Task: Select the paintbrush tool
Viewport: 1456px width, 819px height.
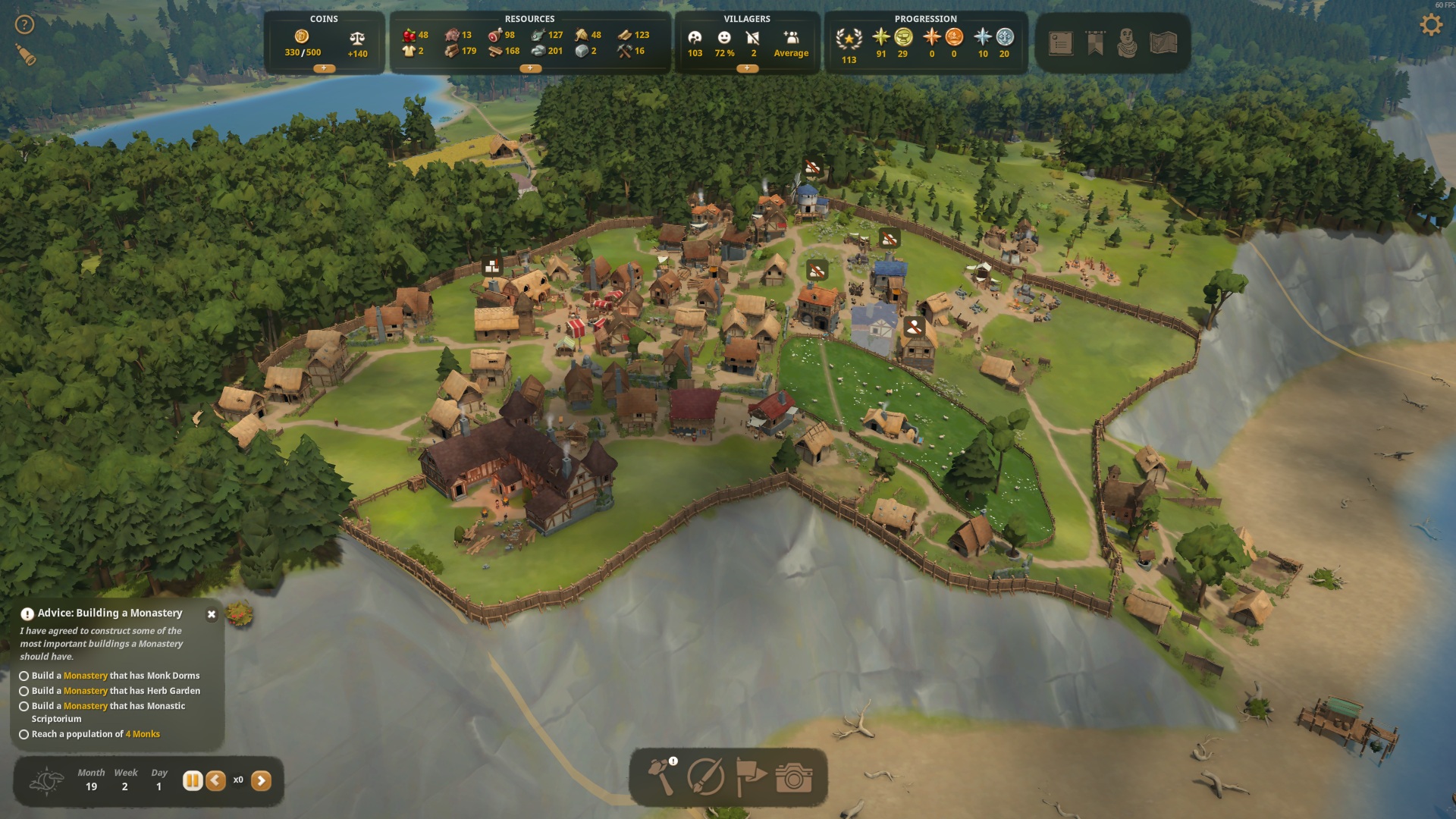Action: [x=705, y=777]
